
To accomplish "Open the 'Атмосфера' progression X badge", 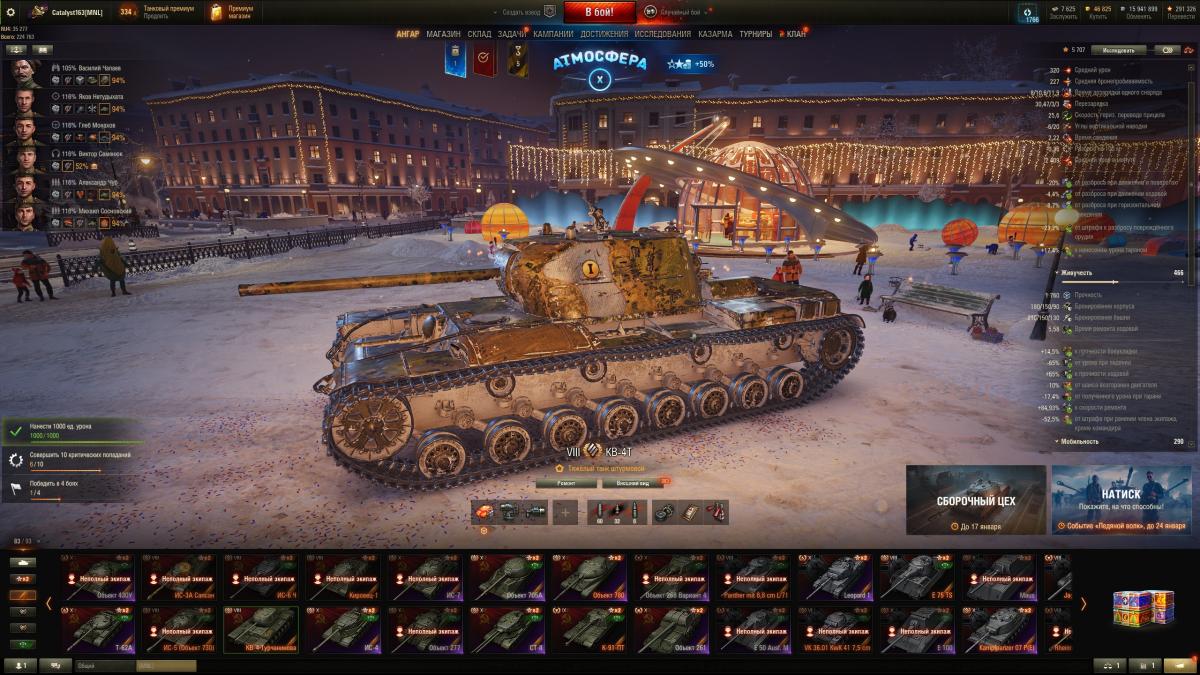I will (x=599, y=78).
